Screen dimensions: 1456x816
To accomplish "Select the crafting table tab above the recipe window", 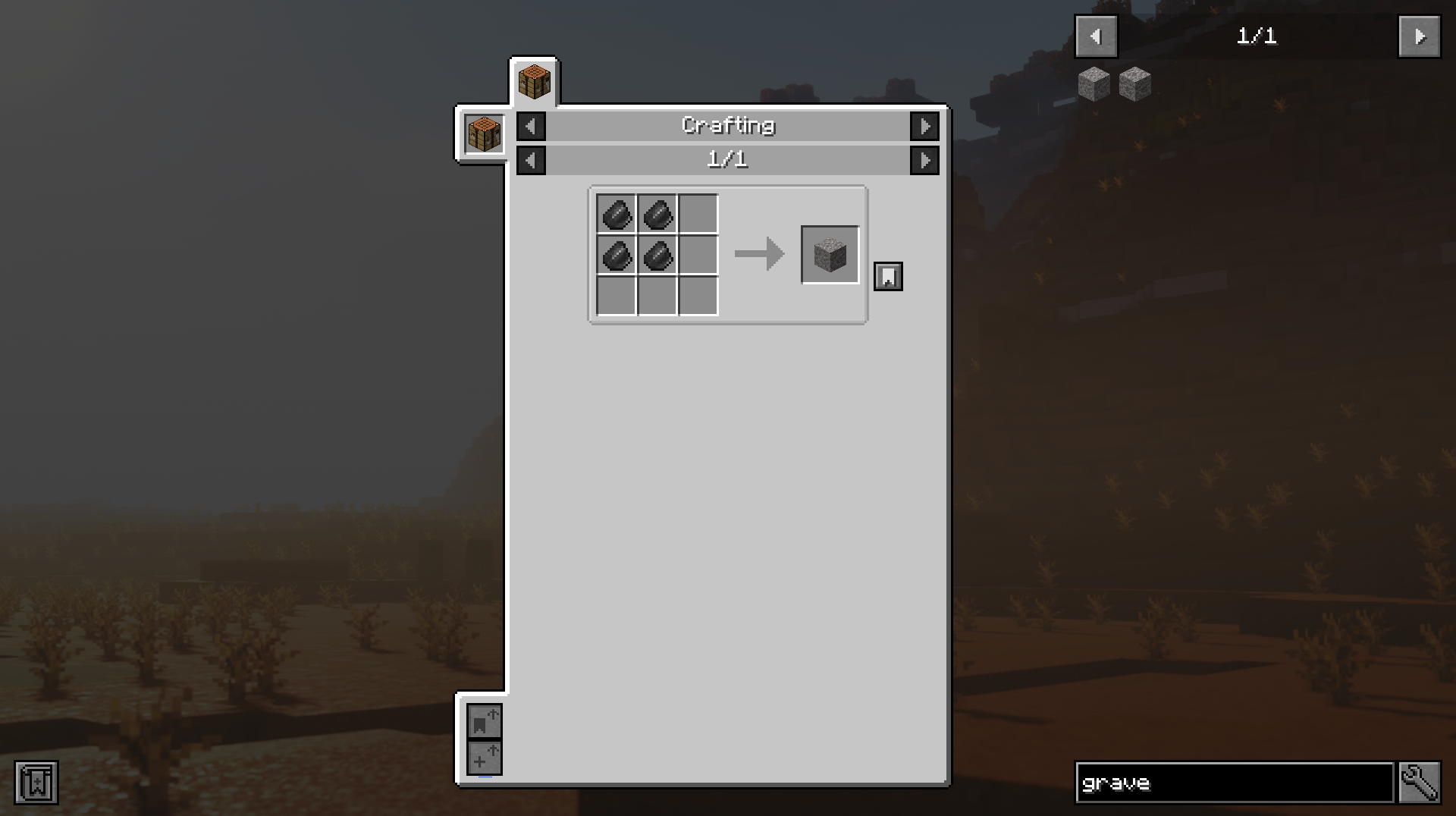I will click(x=535, y=82).
